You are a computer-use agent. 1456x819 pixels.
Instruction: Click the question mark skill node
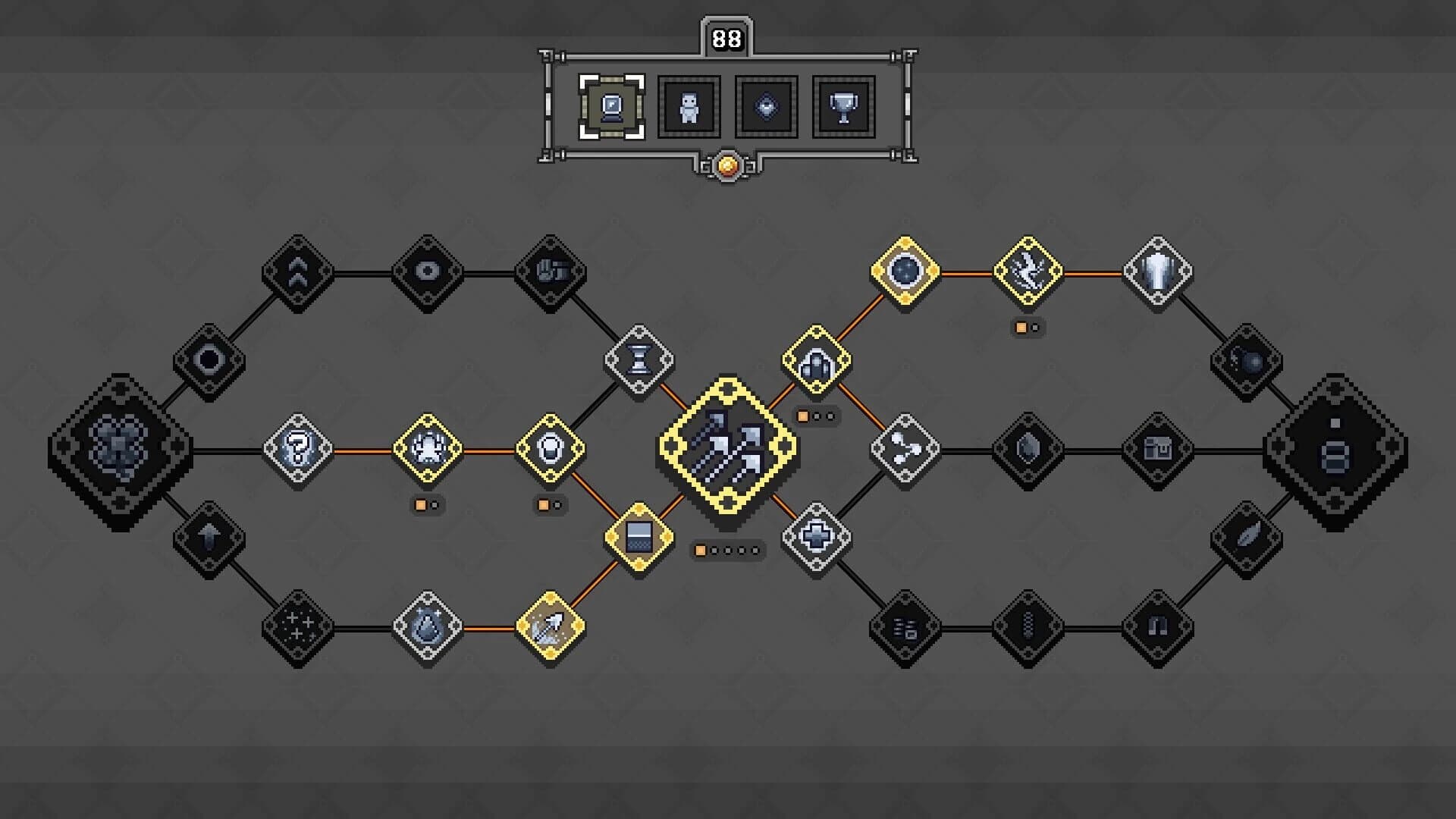click(x=299, y=450)
